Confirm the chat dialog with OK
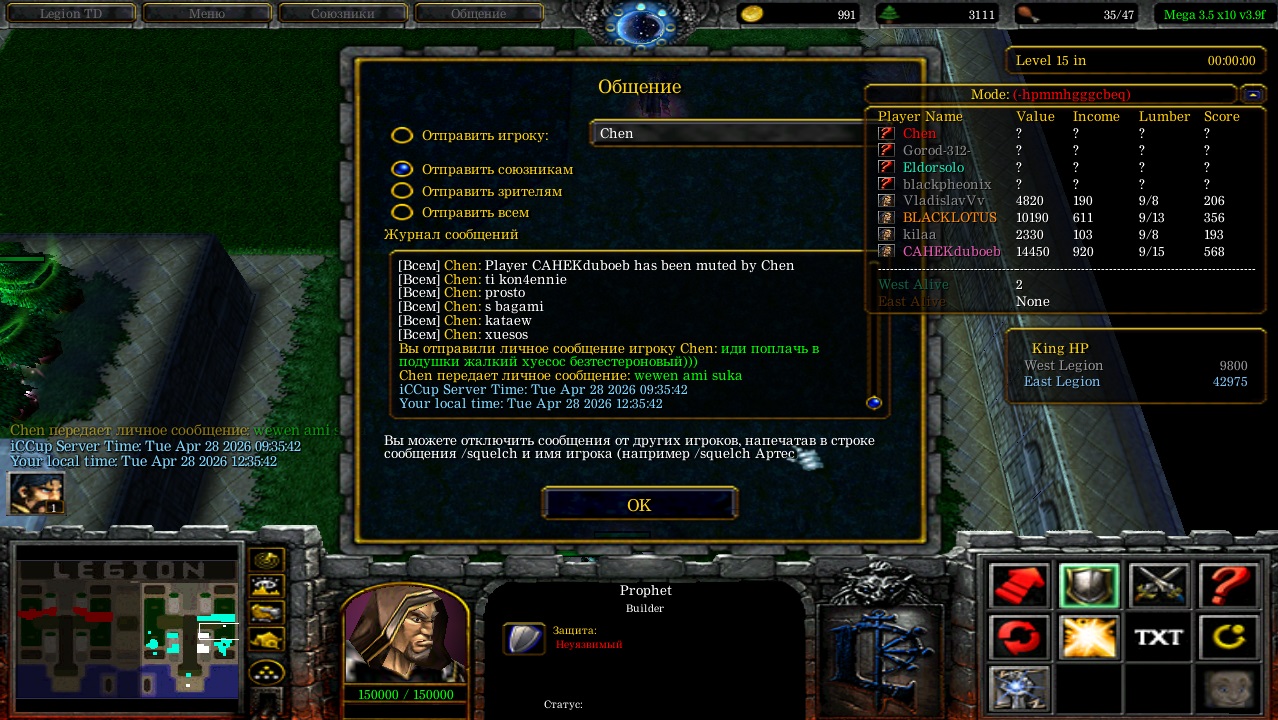The width and height of the screenshot is (1278, 720). pos(639,505)
